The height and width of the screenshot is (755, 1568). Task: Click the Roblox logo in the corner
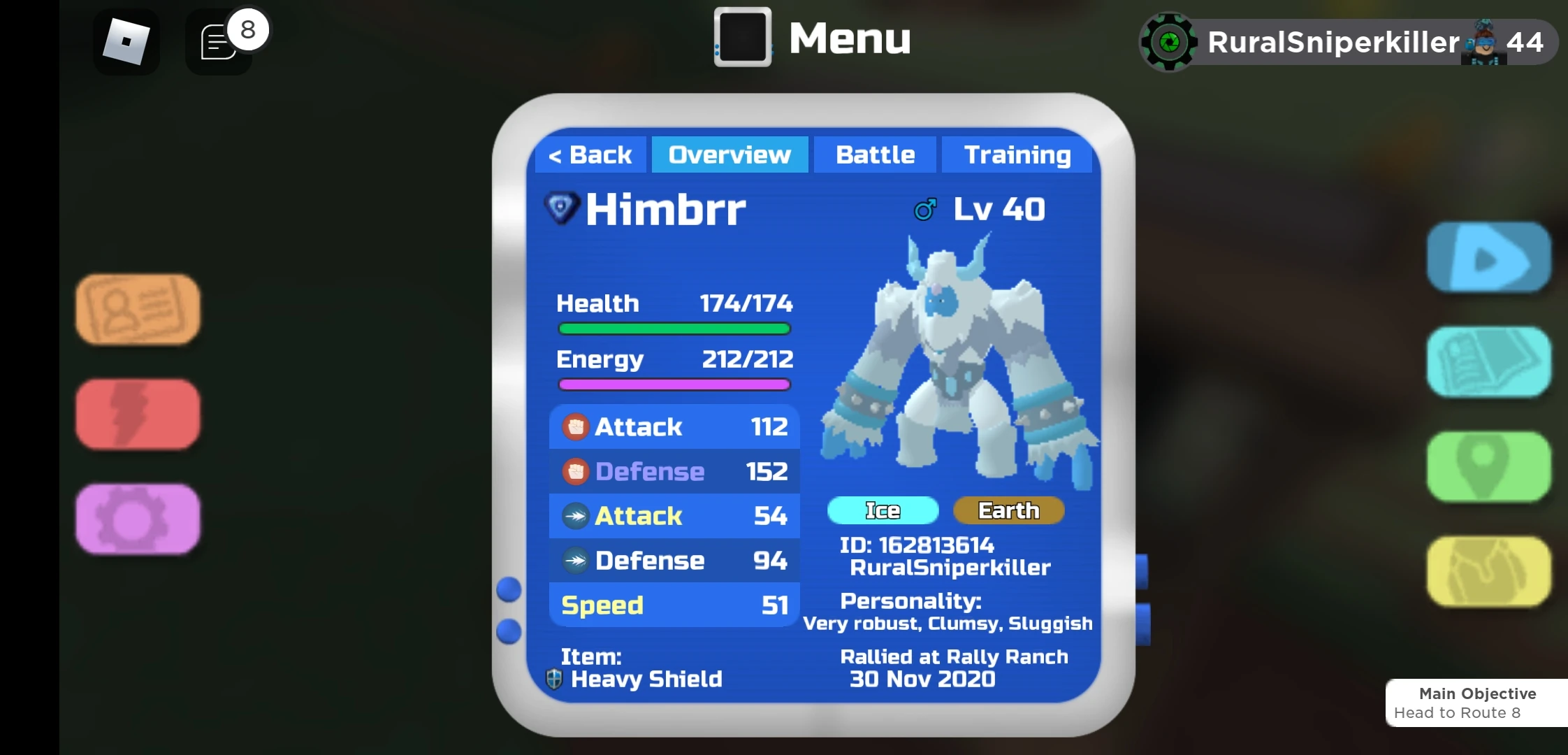coord(127,41)
